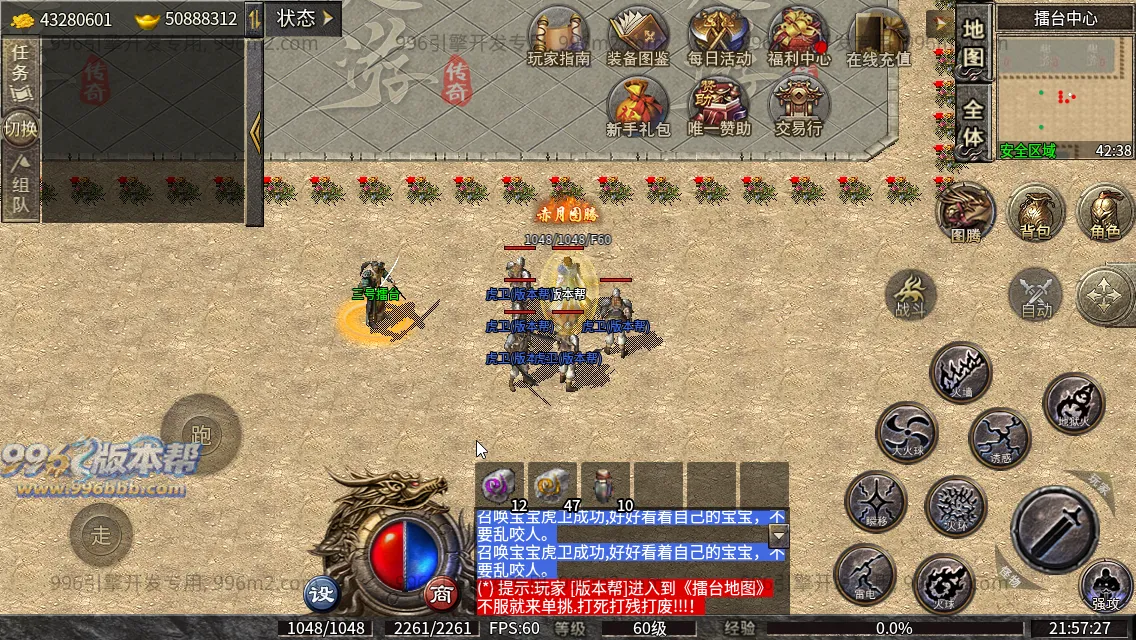
Task: Open the 每日活动 daily events menu
Action: (x=719, y=36)
